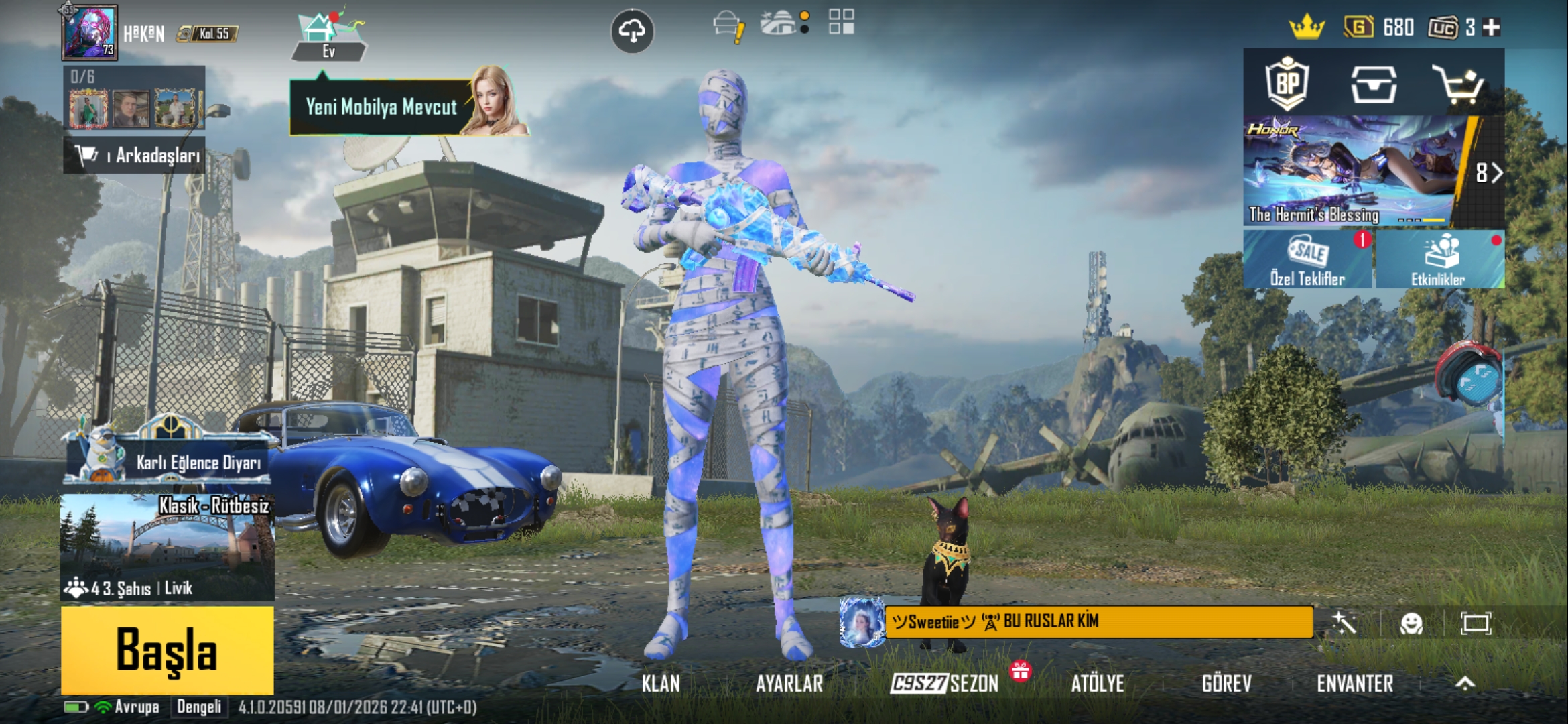This screenshot has width=1568, height=724.
Task: Open the ATÖLYE workshop
Action: coord(1097,683)
